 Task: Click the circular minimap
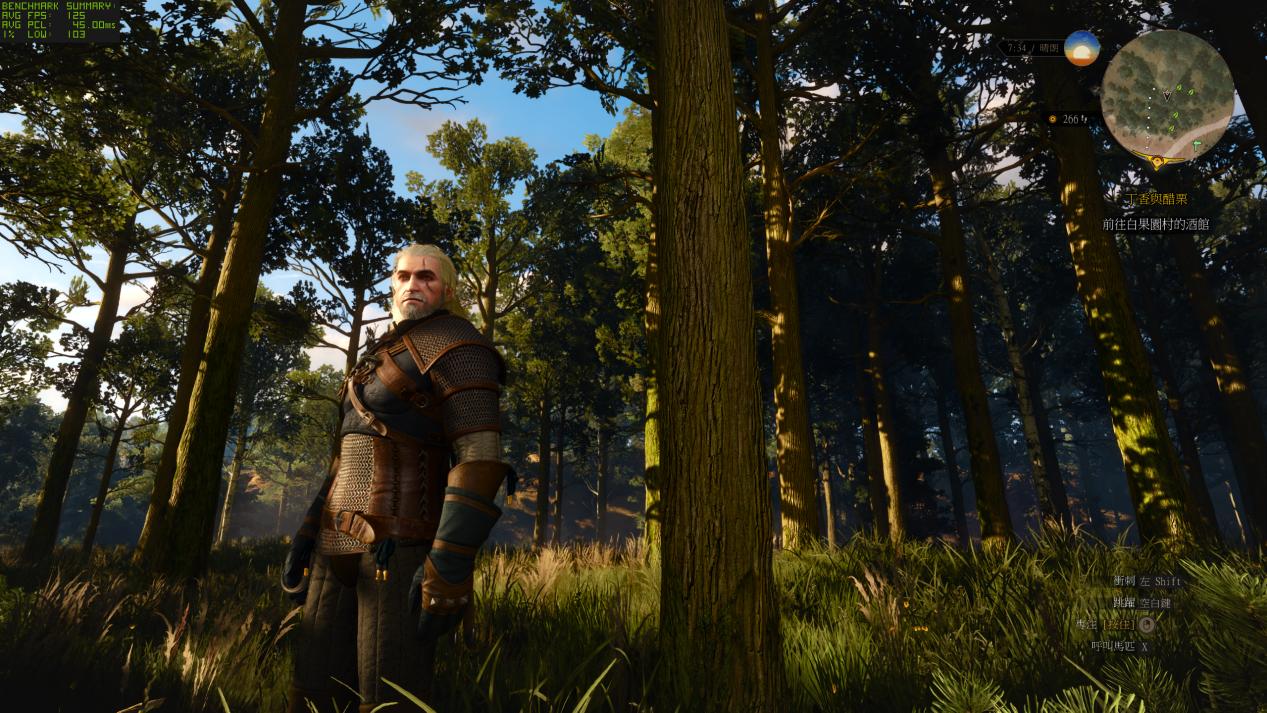point(1166,96)
